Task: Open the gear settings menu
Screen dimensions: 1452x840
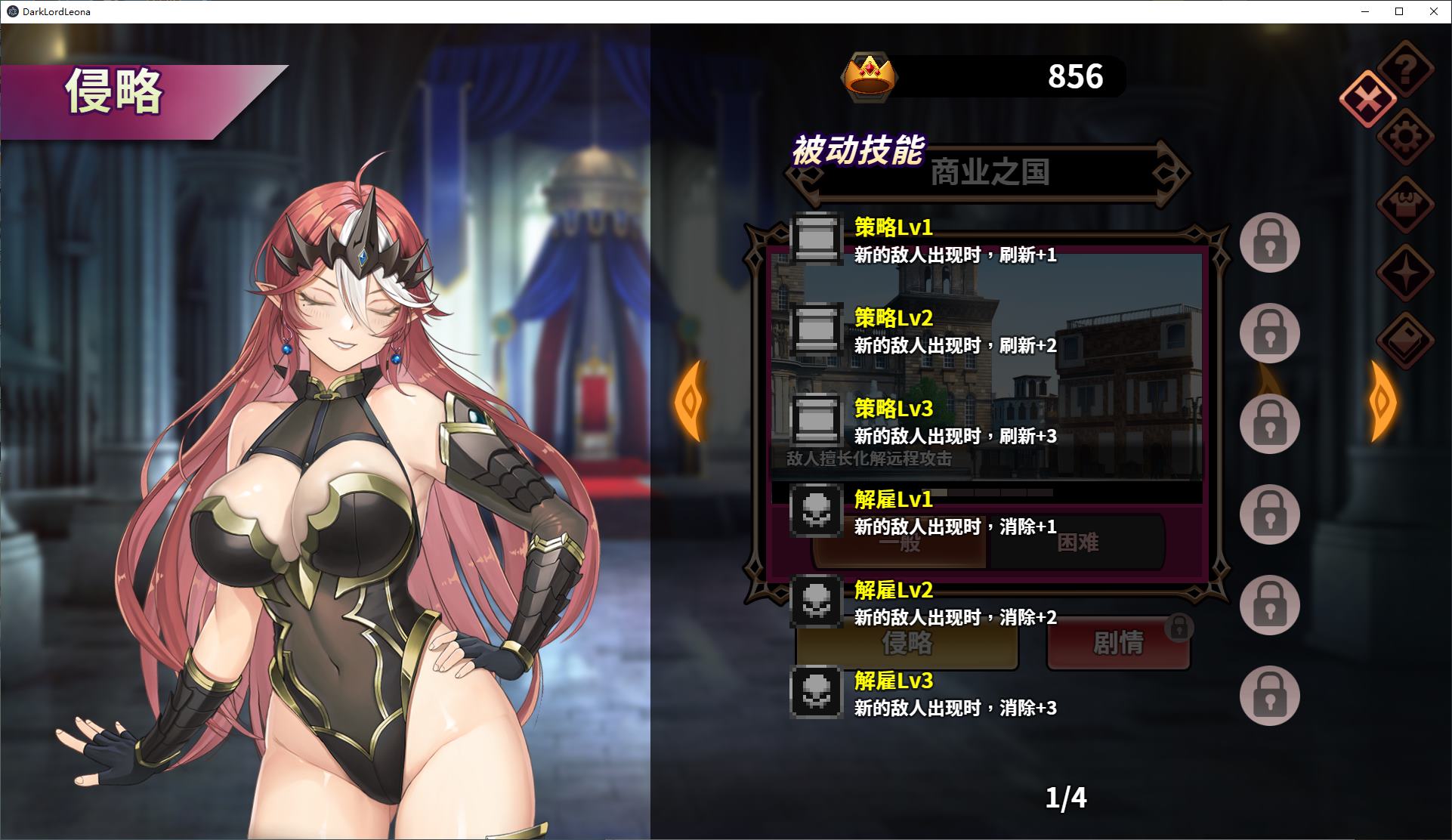Action: point(1405,137)
